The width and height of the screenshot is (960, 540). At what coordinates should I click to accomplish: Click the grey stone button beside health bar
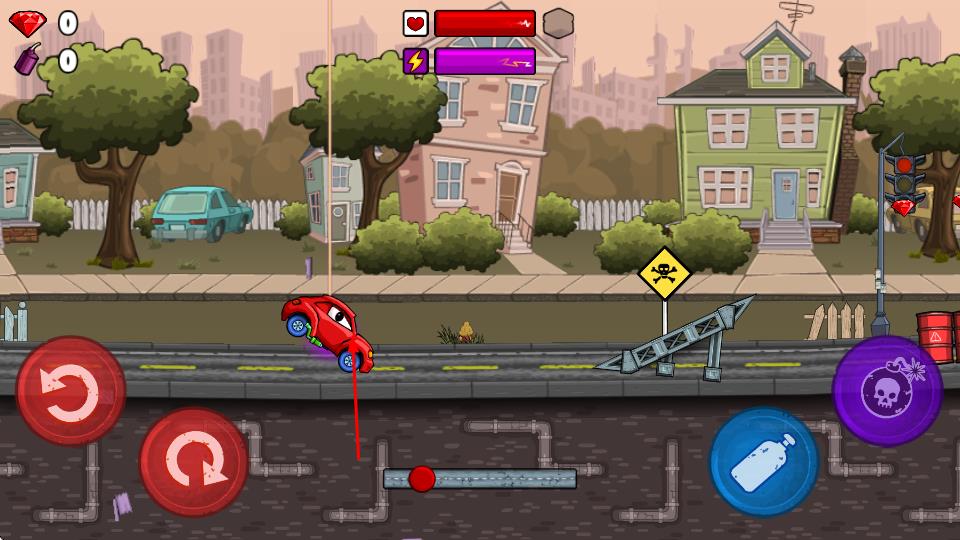pyautogui.click(x=558, y=23)
